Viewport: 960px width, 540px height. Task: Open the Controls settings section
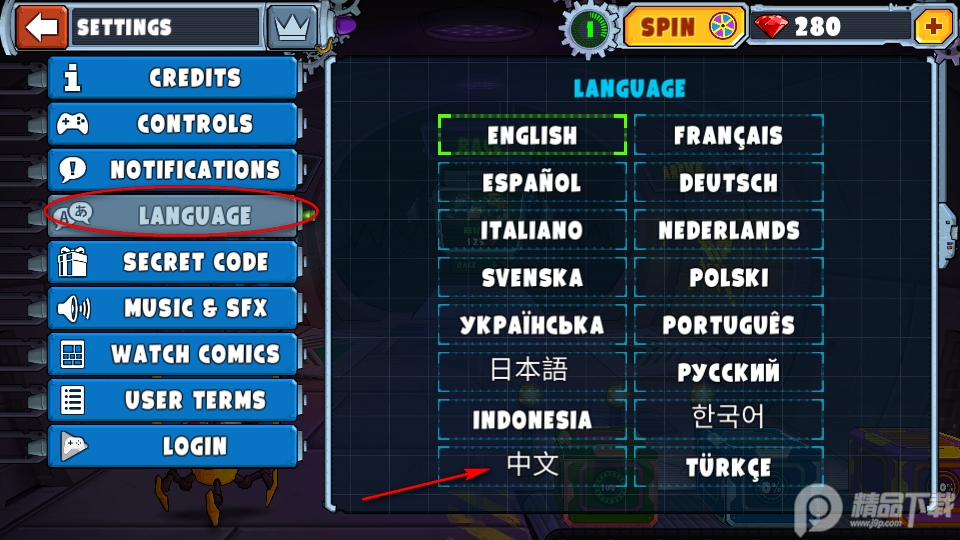pyautogui.click(x=174, y=124)
